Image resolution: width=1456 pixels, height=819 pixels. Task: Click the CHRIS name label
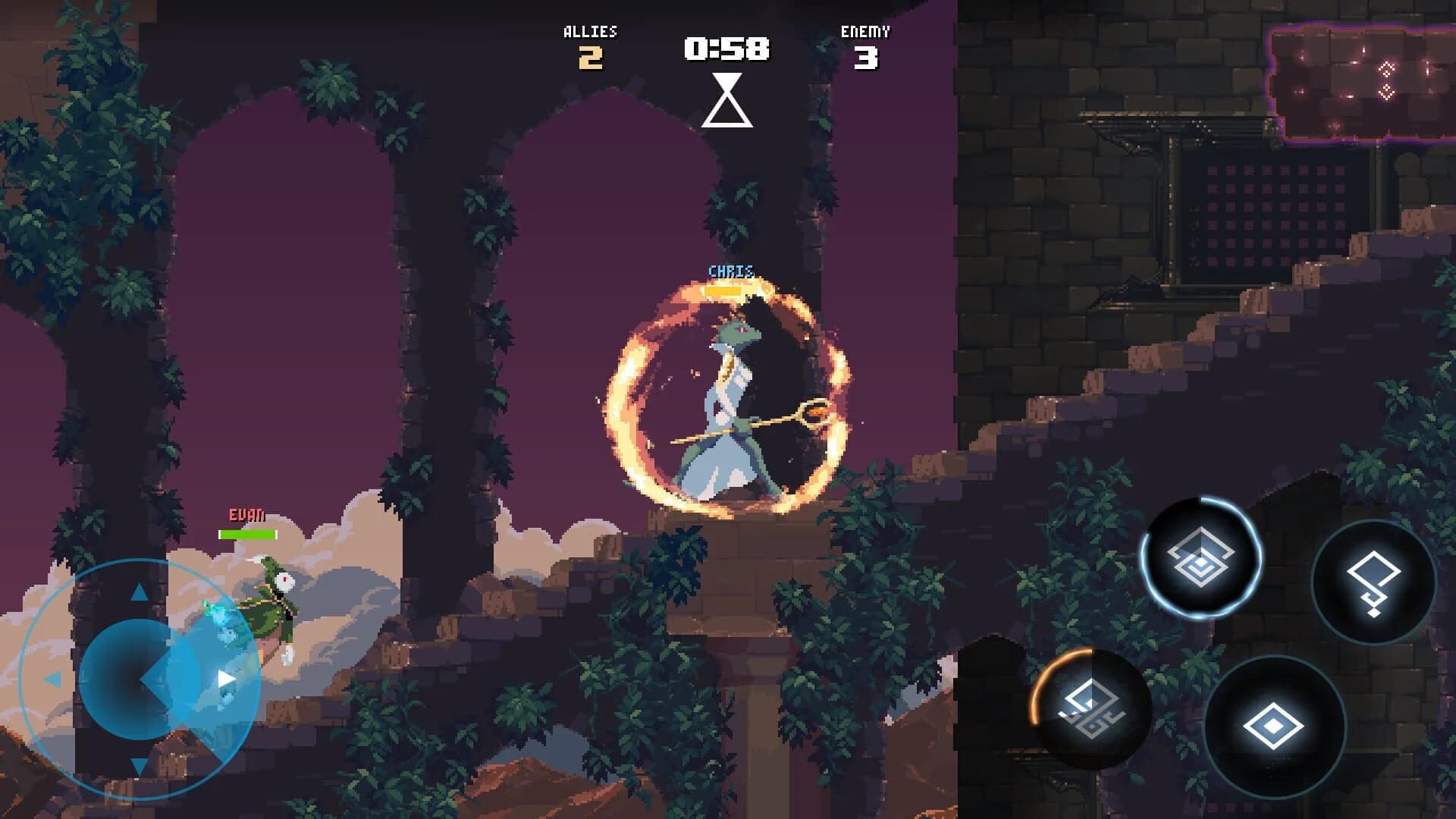click(727, 271)
